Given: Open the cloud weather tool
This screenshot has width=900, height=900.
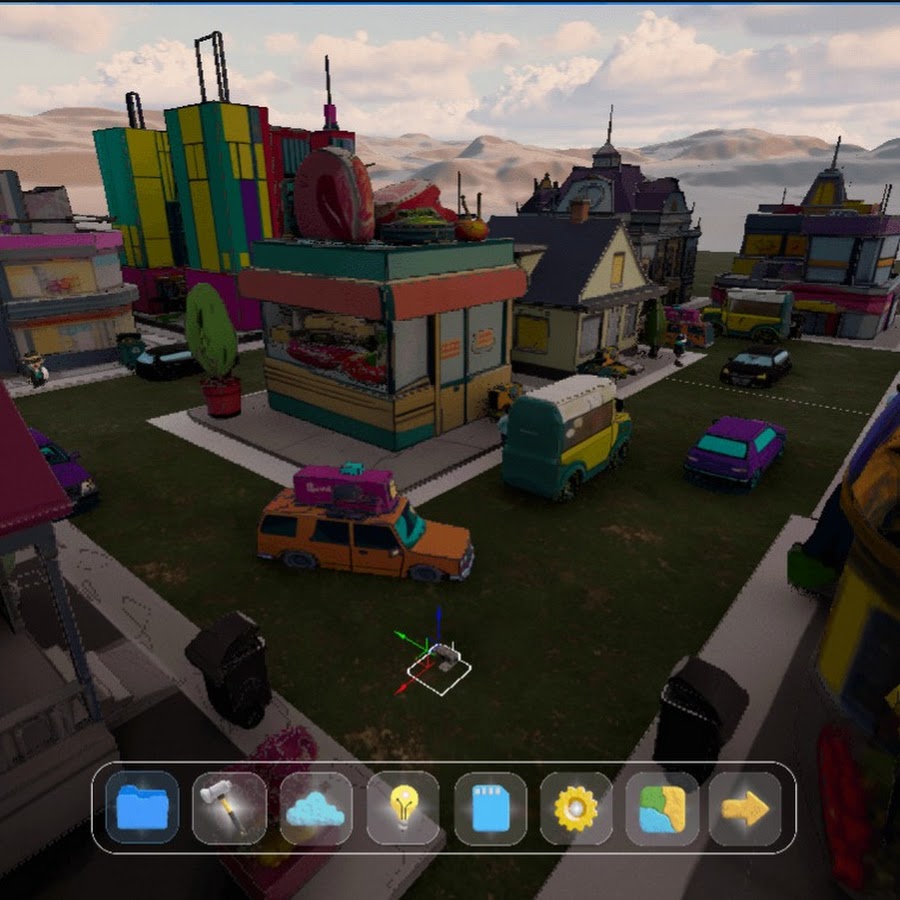Looking at the screenshot, I should [316, 808].
